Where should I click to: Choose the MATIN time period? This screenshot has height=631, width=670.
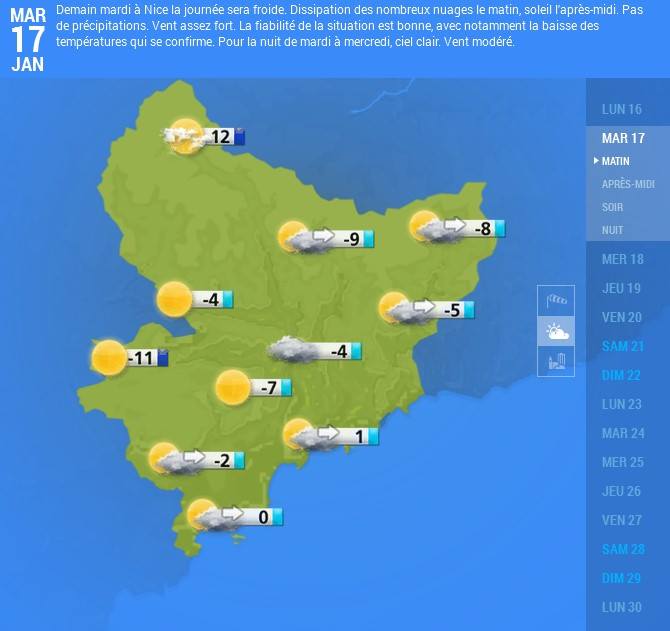[x=616, y=161]
